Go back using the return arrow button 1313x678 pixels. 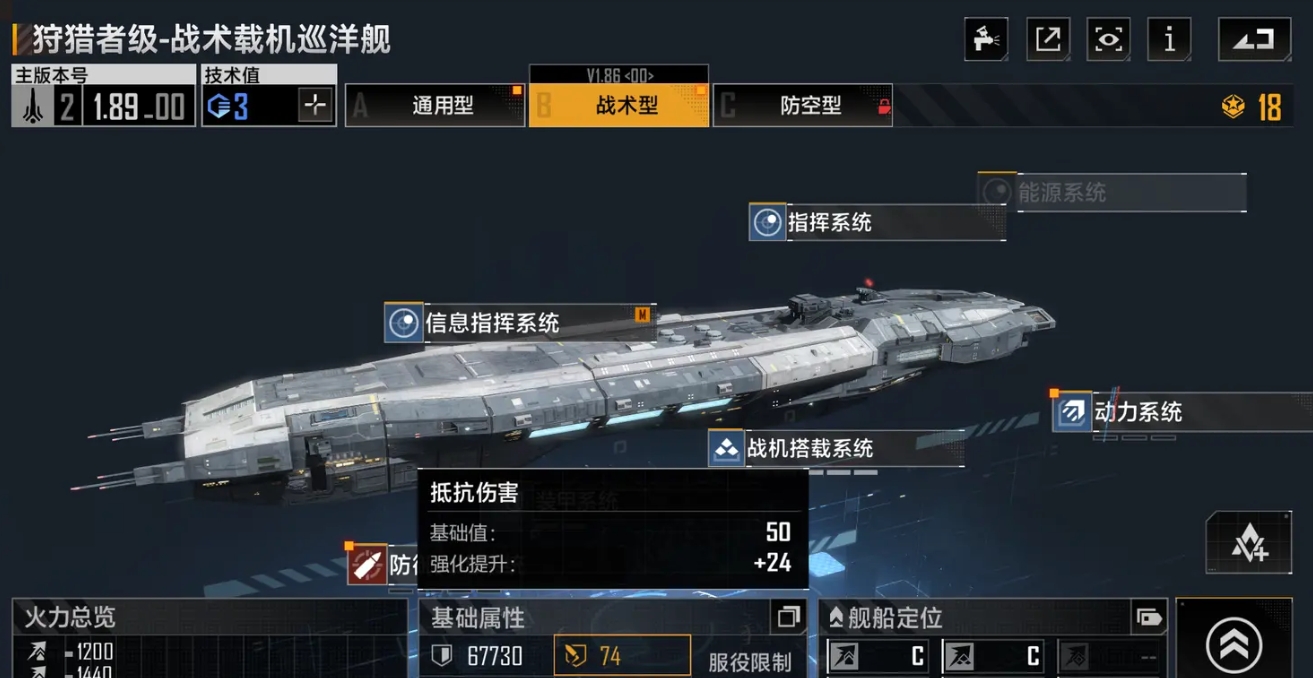click(x=1254, y=40)
